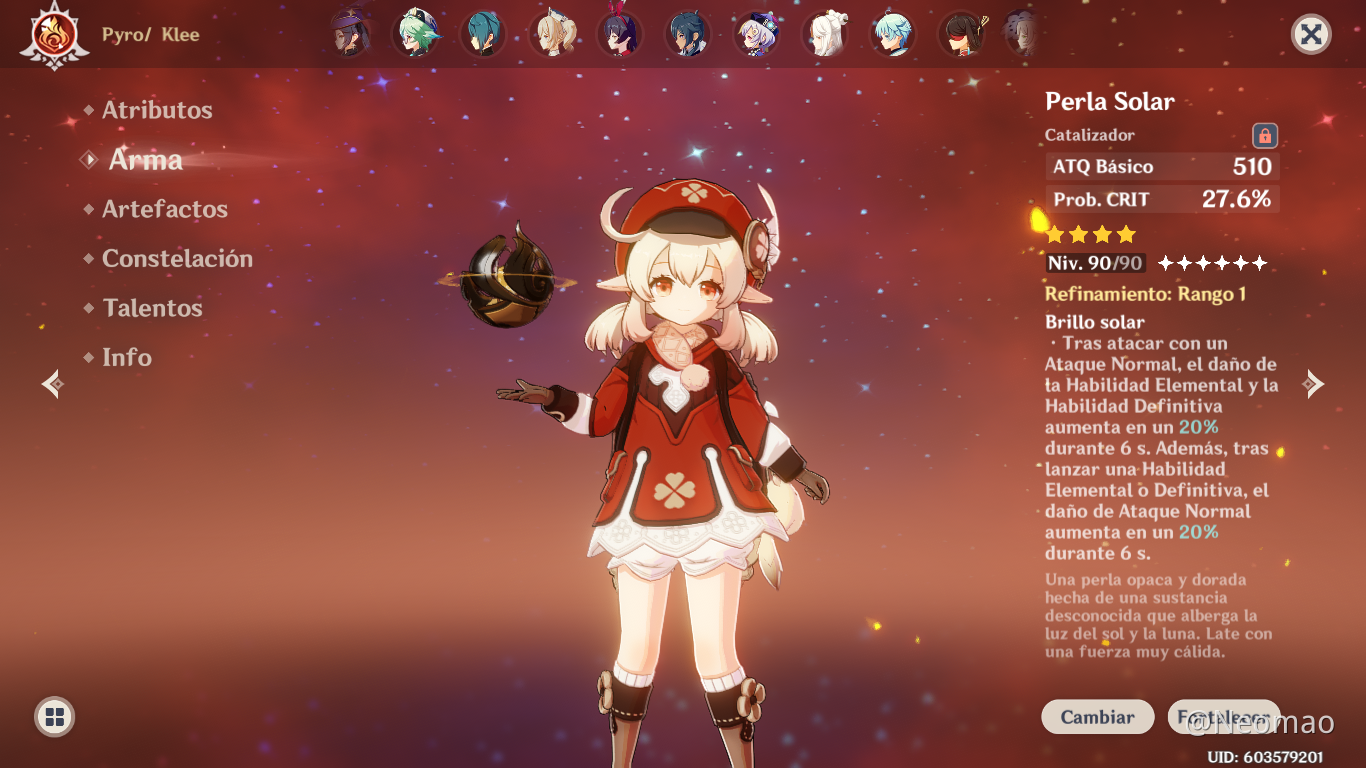Viewport: 1366px width, 768px height.
Task: Go to the previous character via left arrow
Action: point(51,382)
